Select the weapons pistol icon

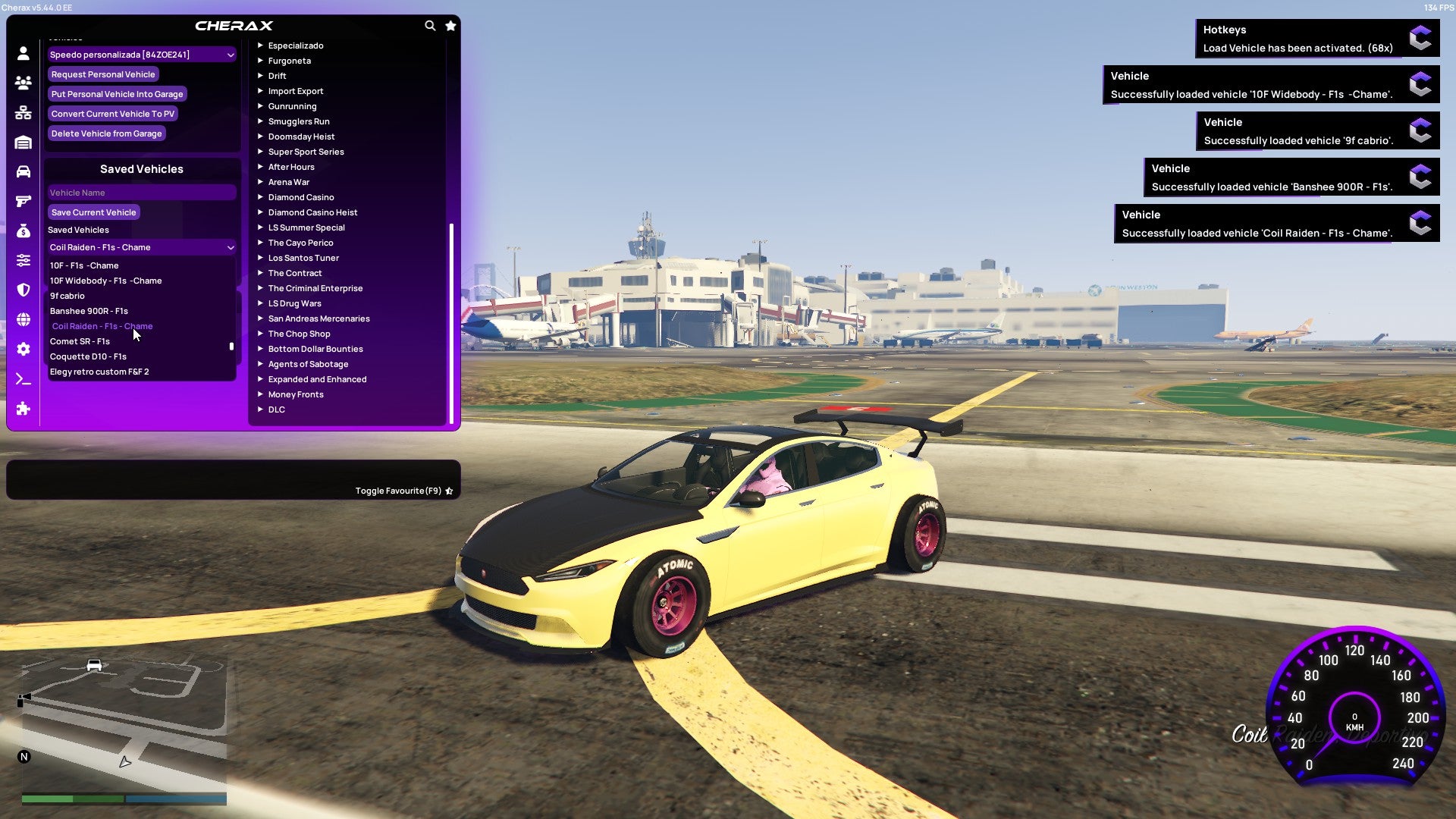point(23,199)
